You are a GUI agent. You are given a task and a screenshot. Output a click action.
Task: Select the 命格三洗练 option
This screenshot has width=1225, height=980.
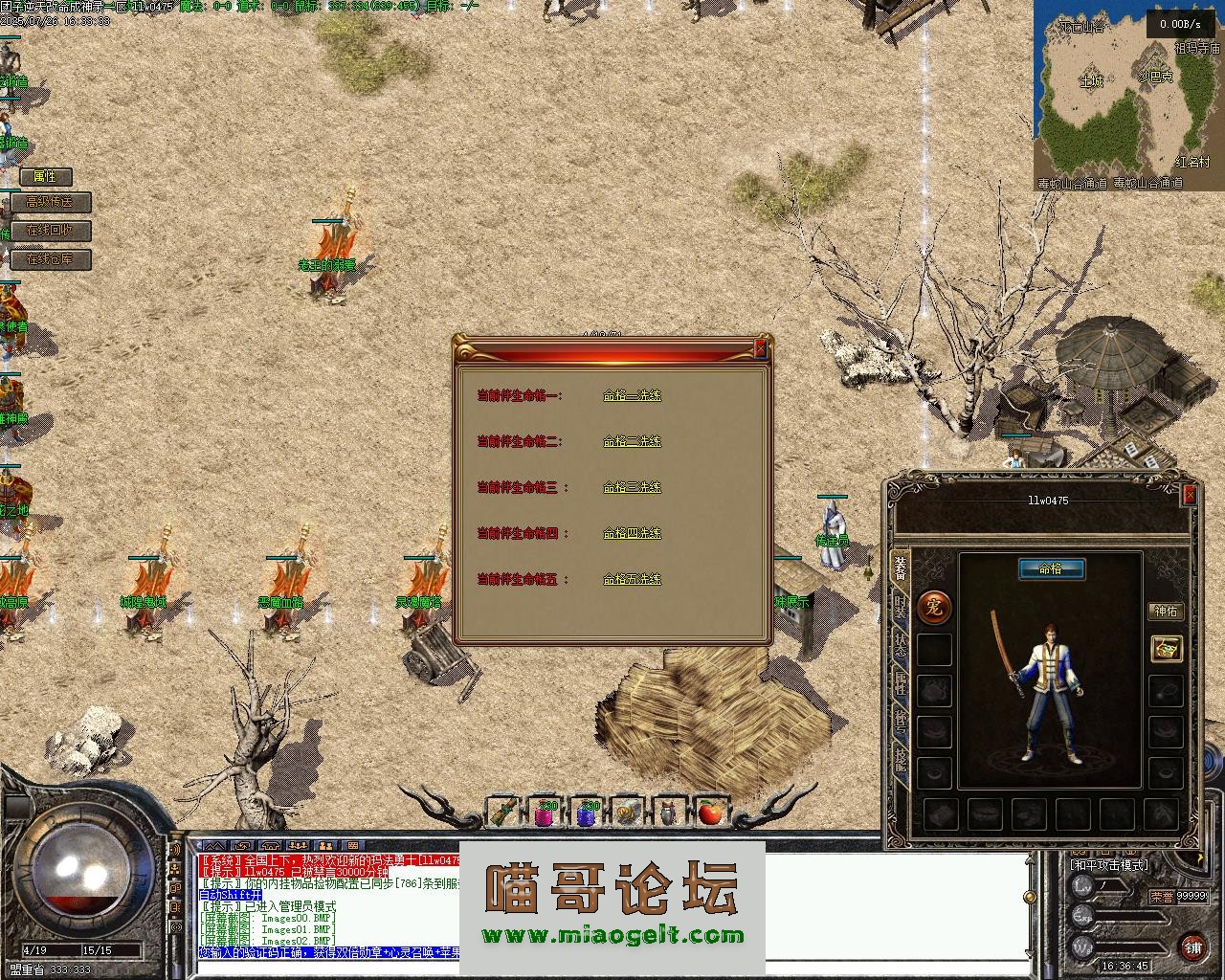[x=632, y=487]
